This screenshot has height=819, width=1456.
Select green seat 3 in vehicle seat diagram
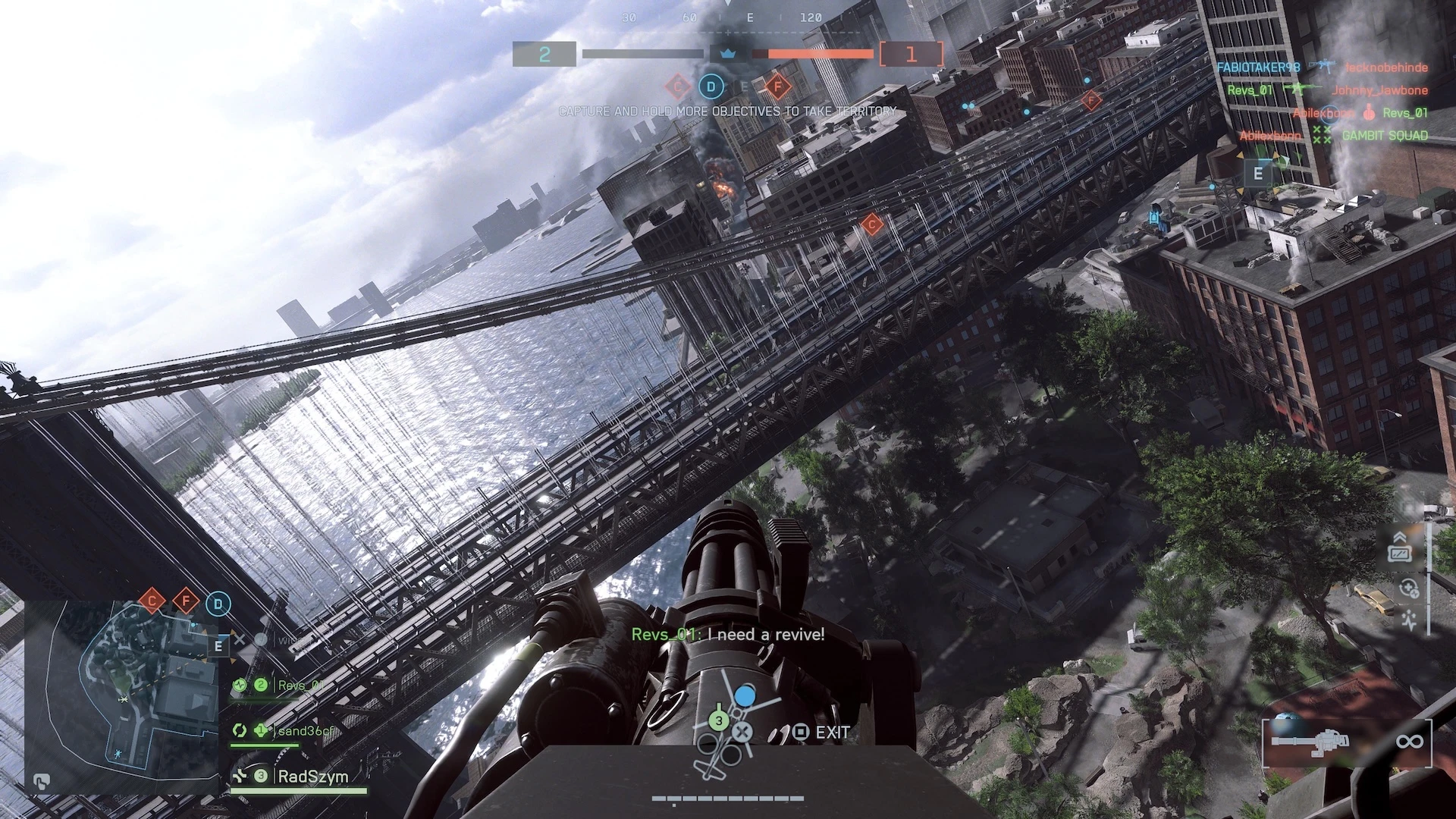[718, 720]
